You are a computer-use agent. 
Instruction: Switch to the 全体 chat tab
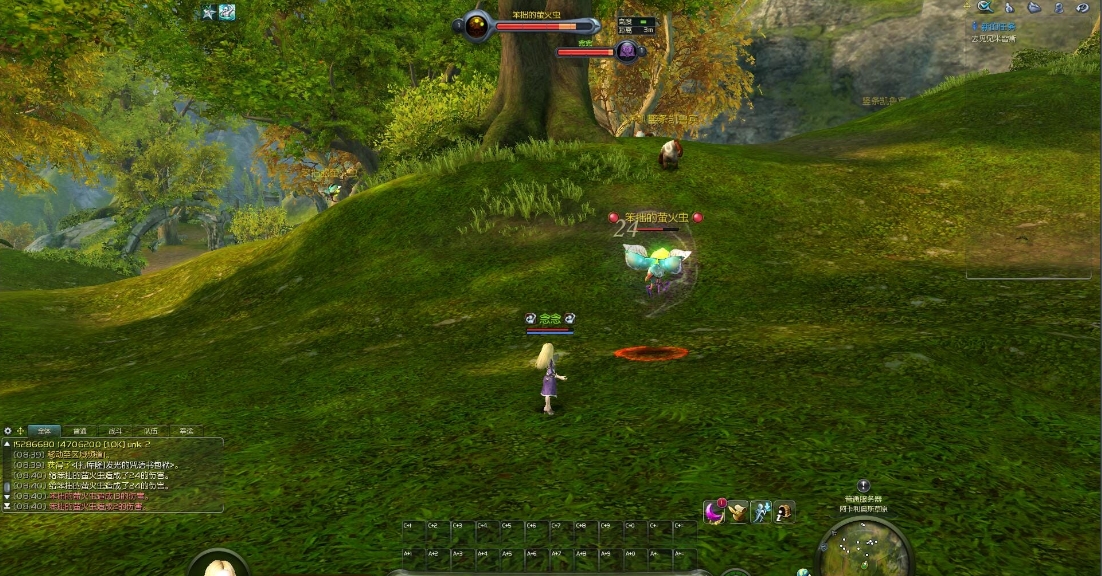tap(44, 430)
